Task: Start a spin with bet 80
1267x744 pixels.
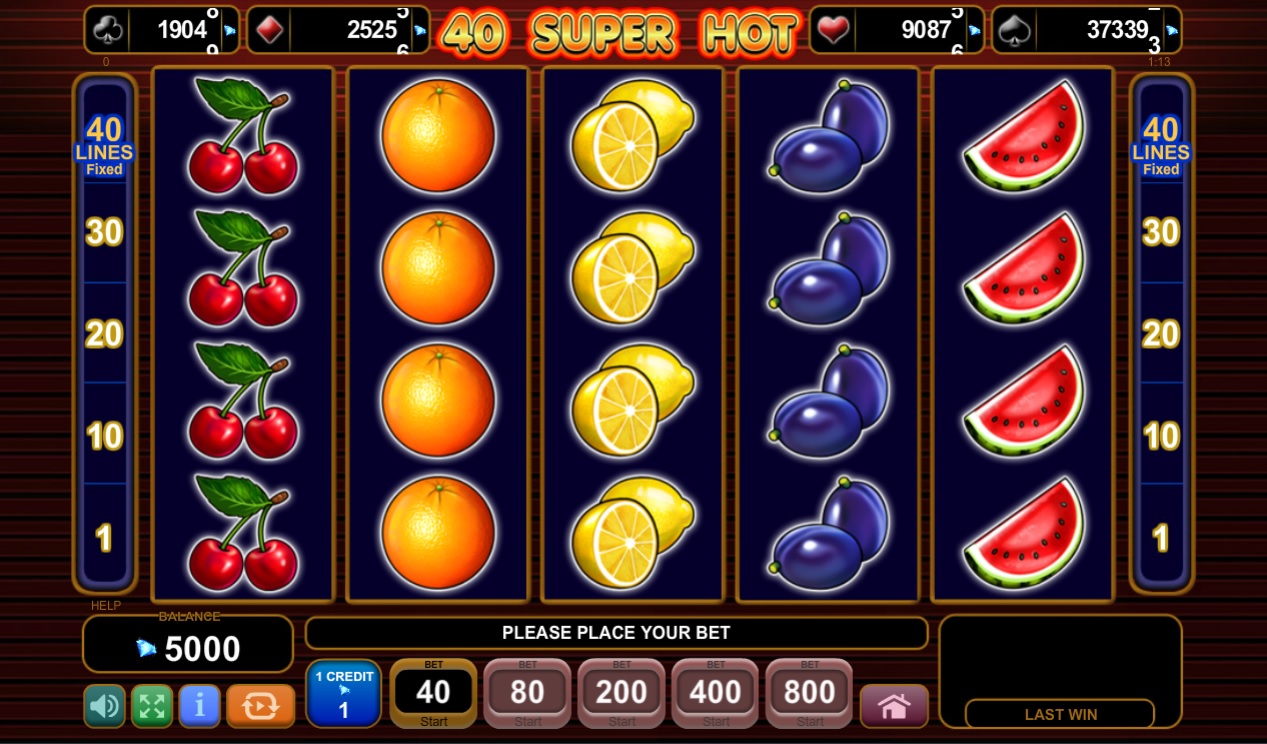Action: click(527, 693)
